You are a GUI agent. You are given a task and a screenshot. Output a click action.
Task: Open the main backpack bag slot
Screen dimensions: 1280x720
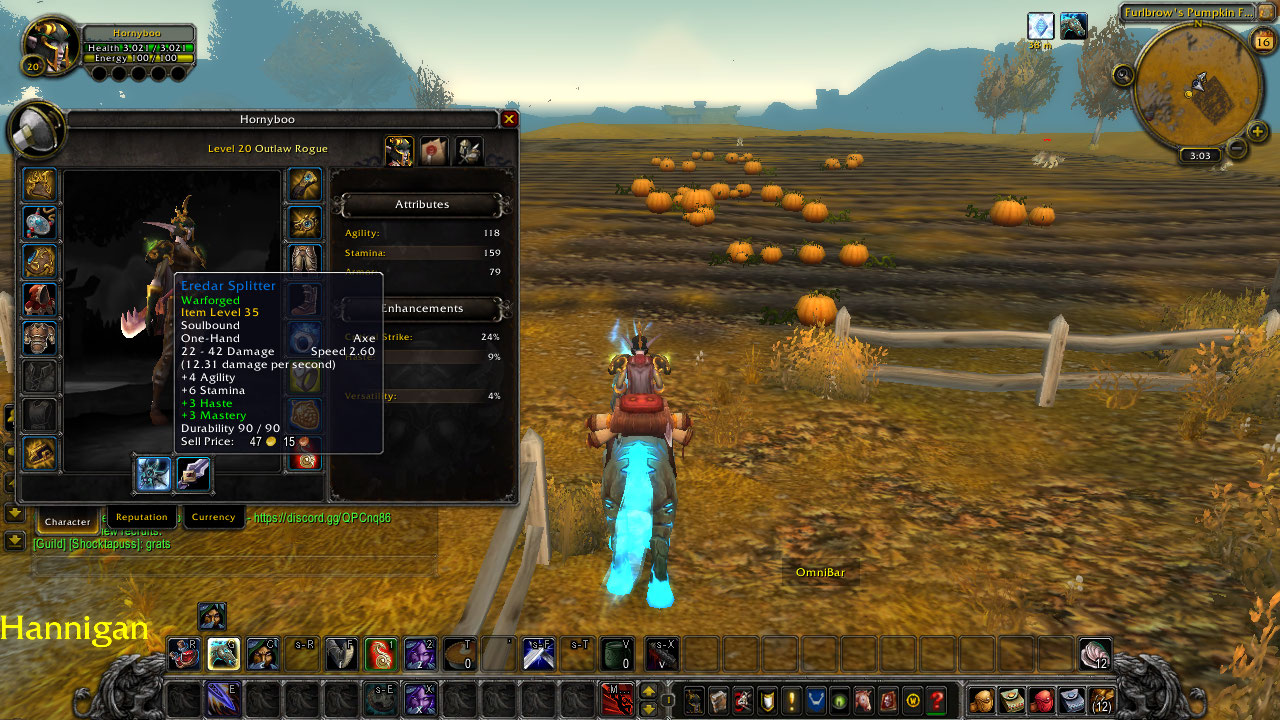(x=1101, y=699)
